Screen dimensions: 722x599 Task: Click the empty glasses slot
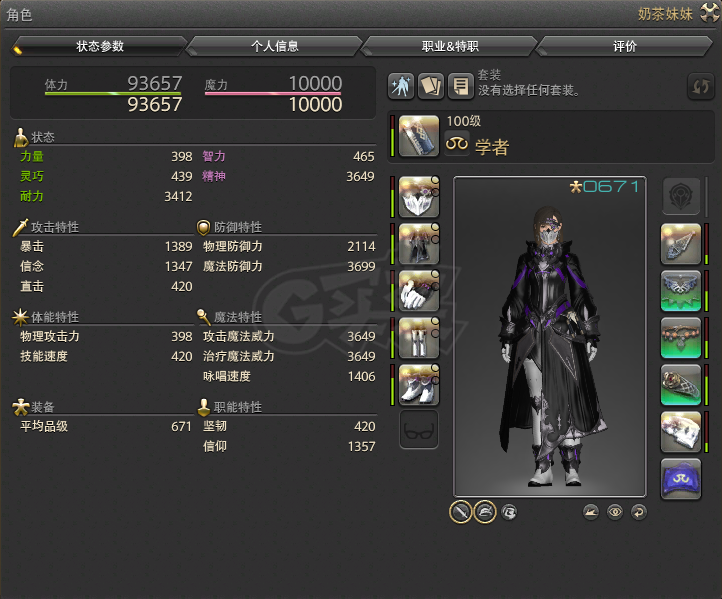pyautogui.click(x=419, y=431)
